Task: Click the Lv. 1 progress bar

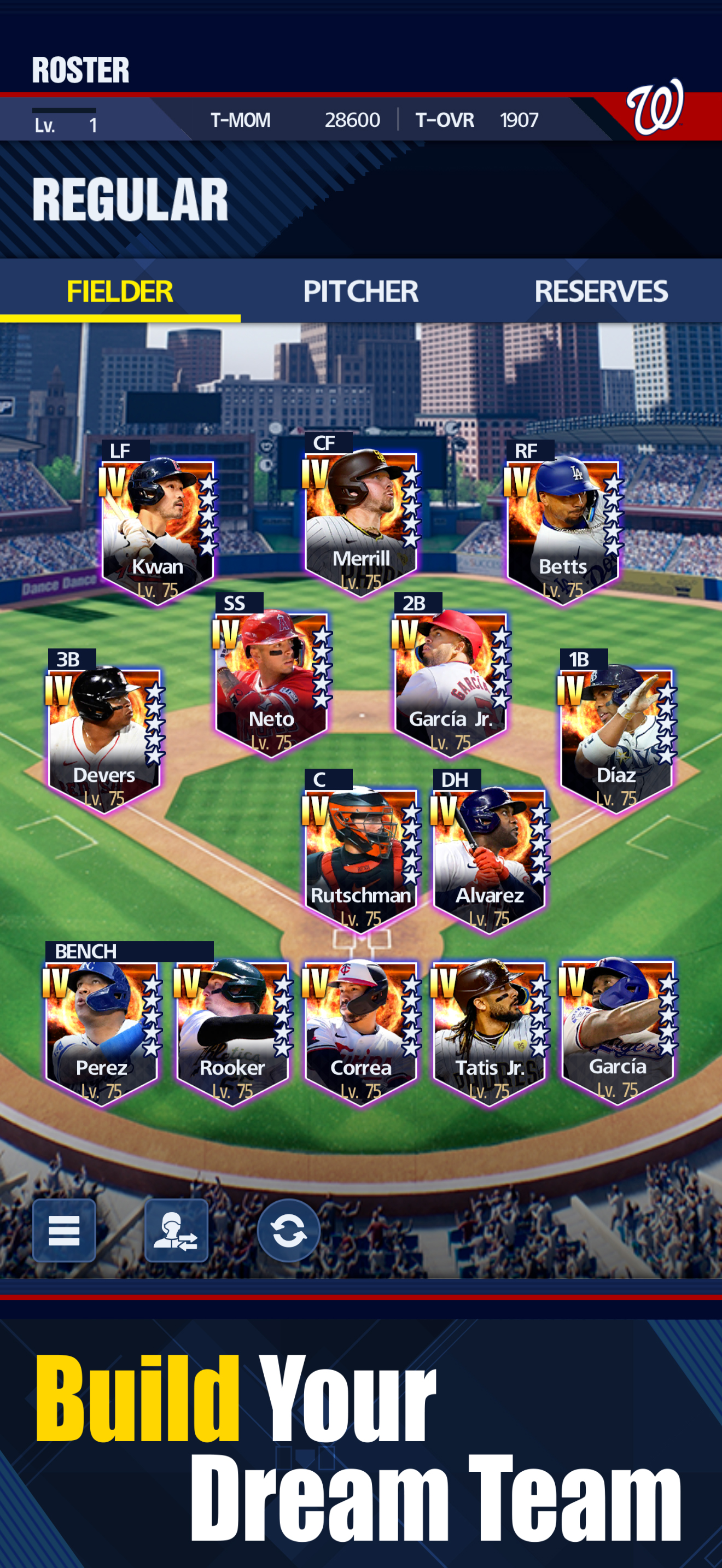Action: click(67, 122)
